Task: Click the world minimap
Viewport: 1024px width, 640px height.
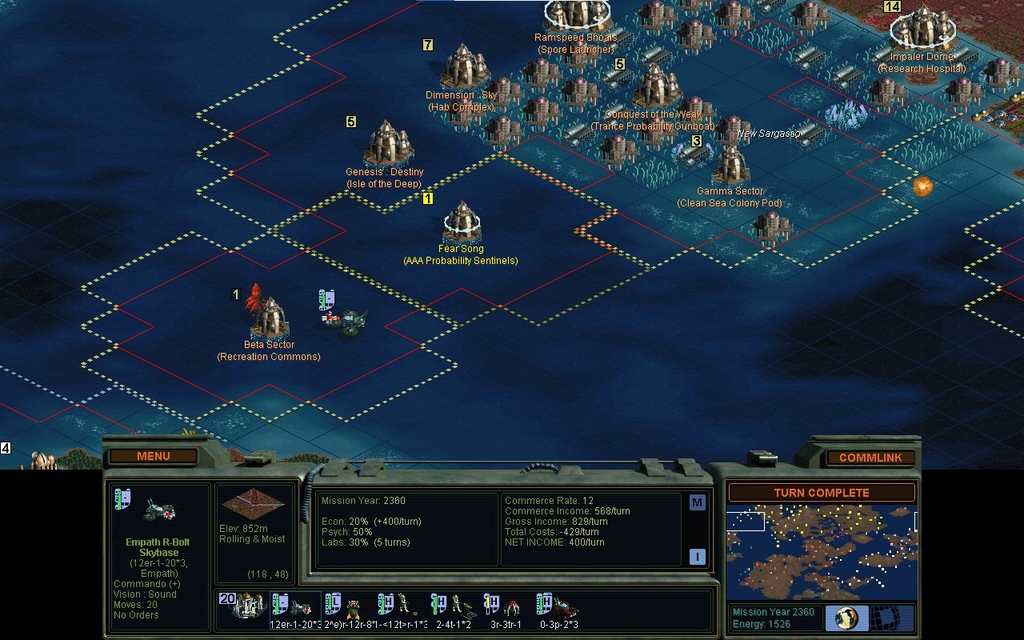Action: click(821, 551)
